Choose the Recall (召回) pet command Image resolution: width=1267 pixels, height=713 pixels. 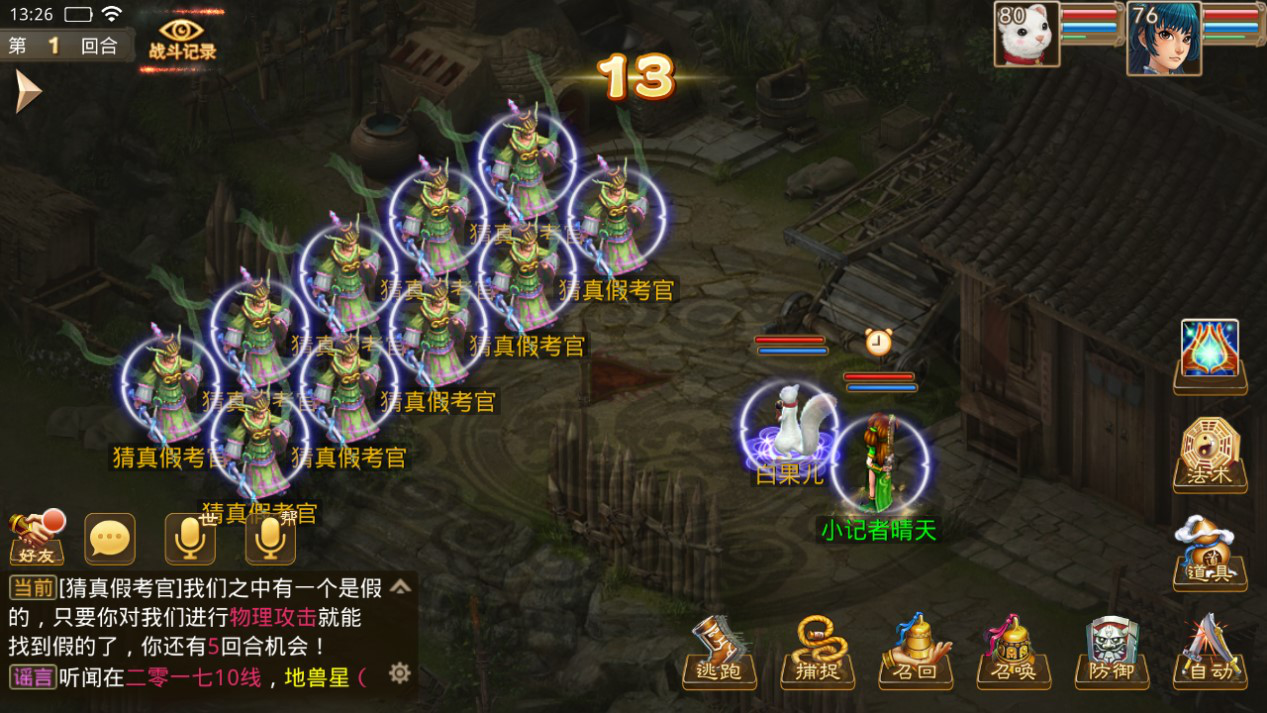coord(915,654)
